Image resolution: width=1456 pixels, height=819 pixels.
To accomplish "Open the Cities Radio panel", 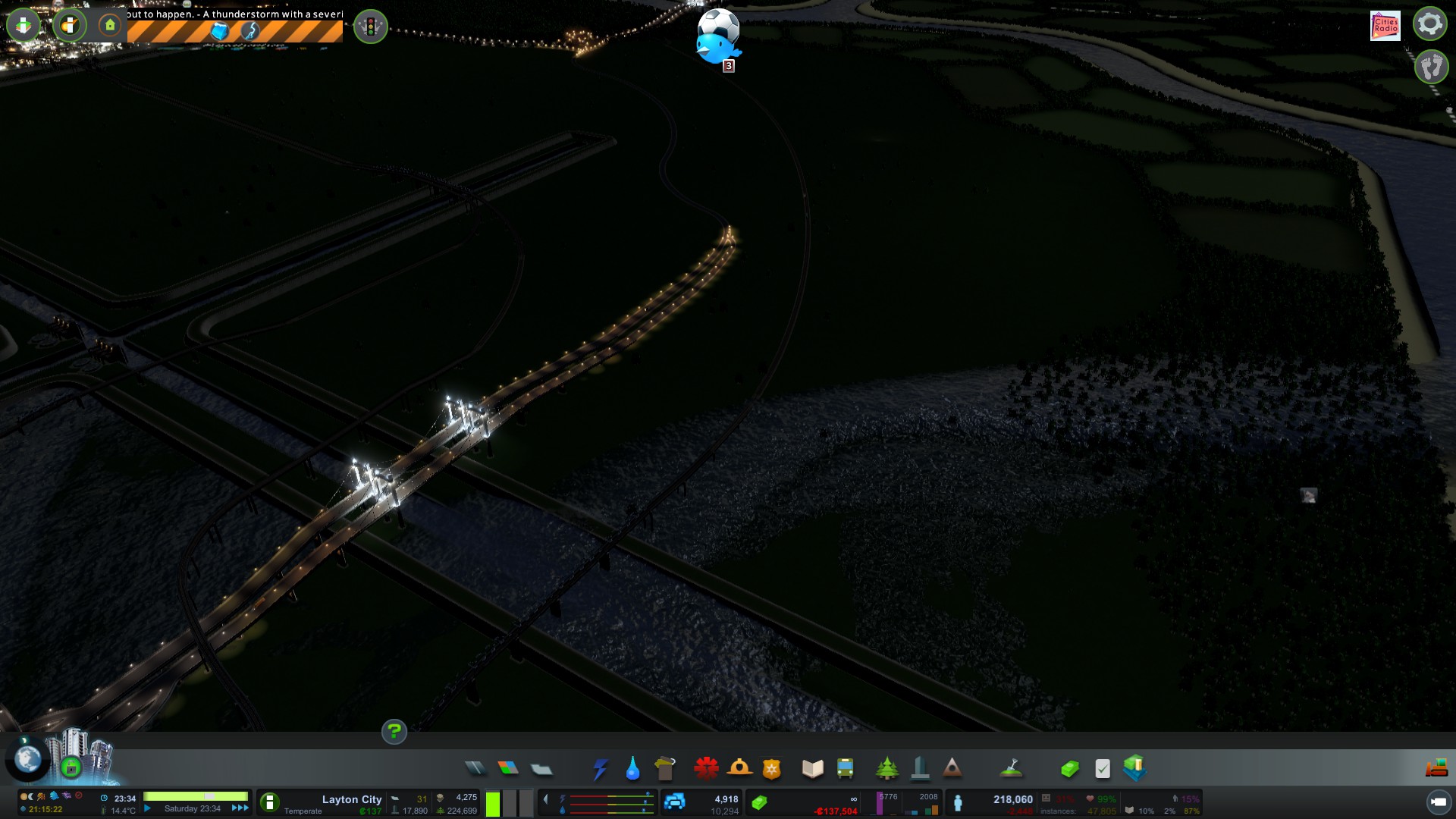I will click(x=1385, y=26).
